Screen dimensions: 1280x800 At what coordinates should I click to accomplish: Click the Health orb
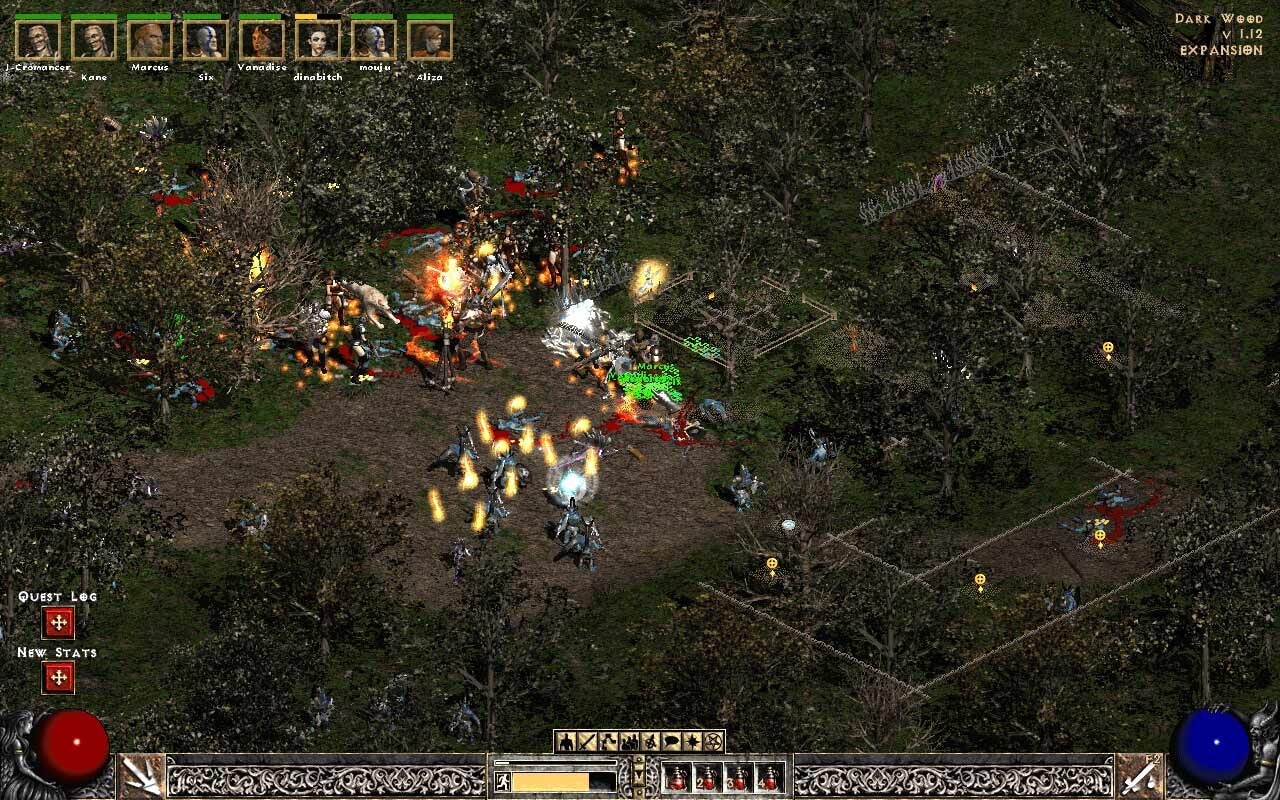(x=72, y=745)
